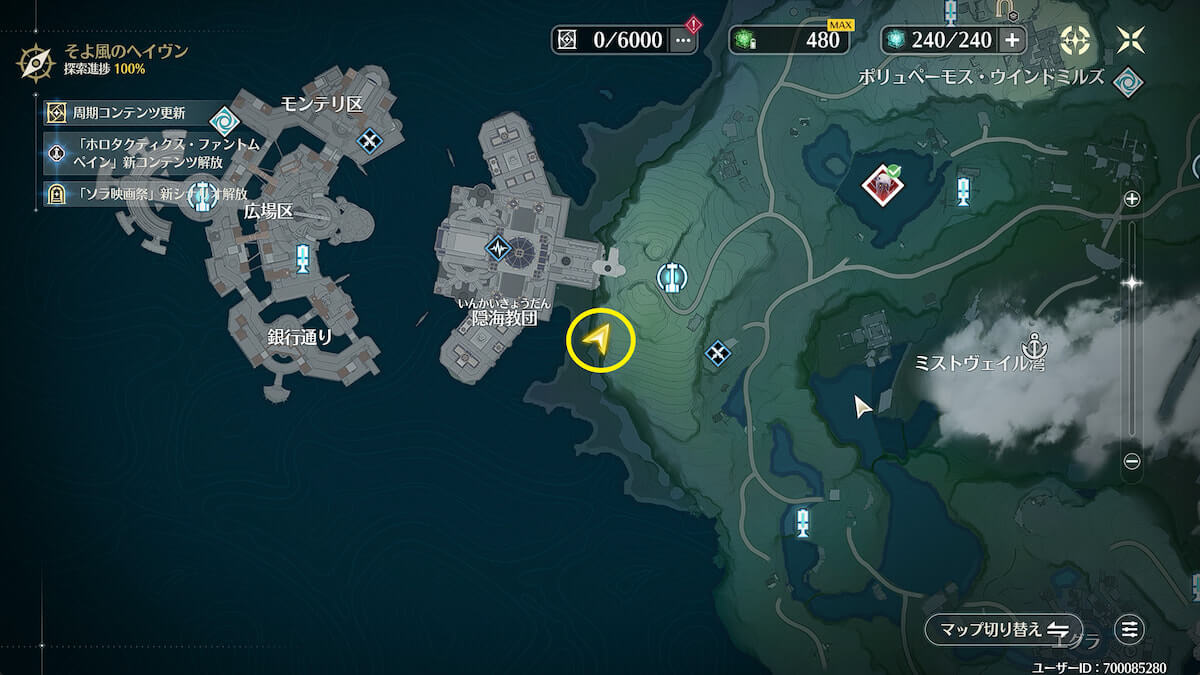Image resolution: width=1200 pixels, height=675 pixels.
Task: Click the compass exploration progress icon
Action: pyautogui.click(x=35, y=60)
